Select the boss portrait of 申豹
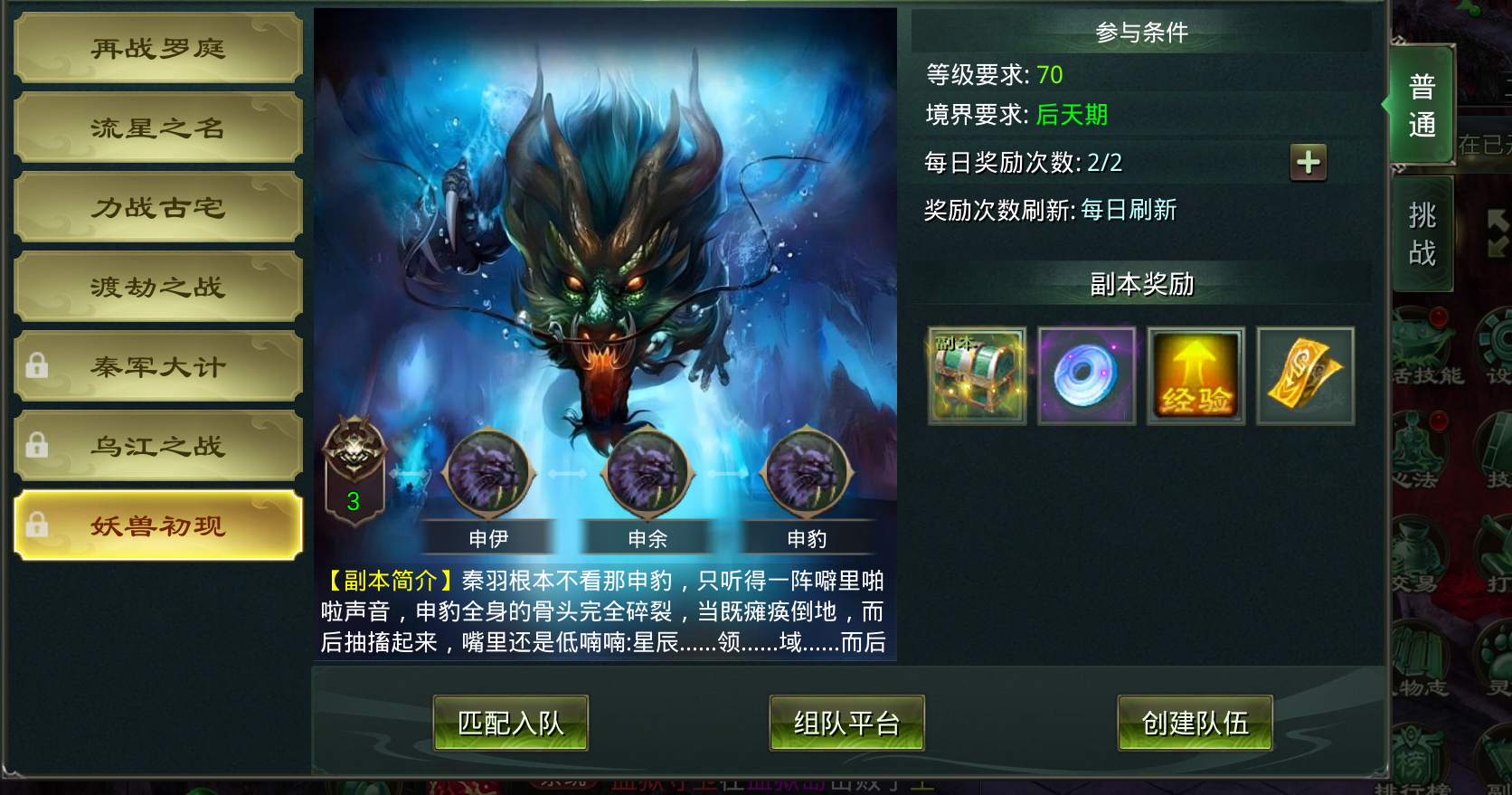This screenshot has width=1512, height=795. pos(806,472)
